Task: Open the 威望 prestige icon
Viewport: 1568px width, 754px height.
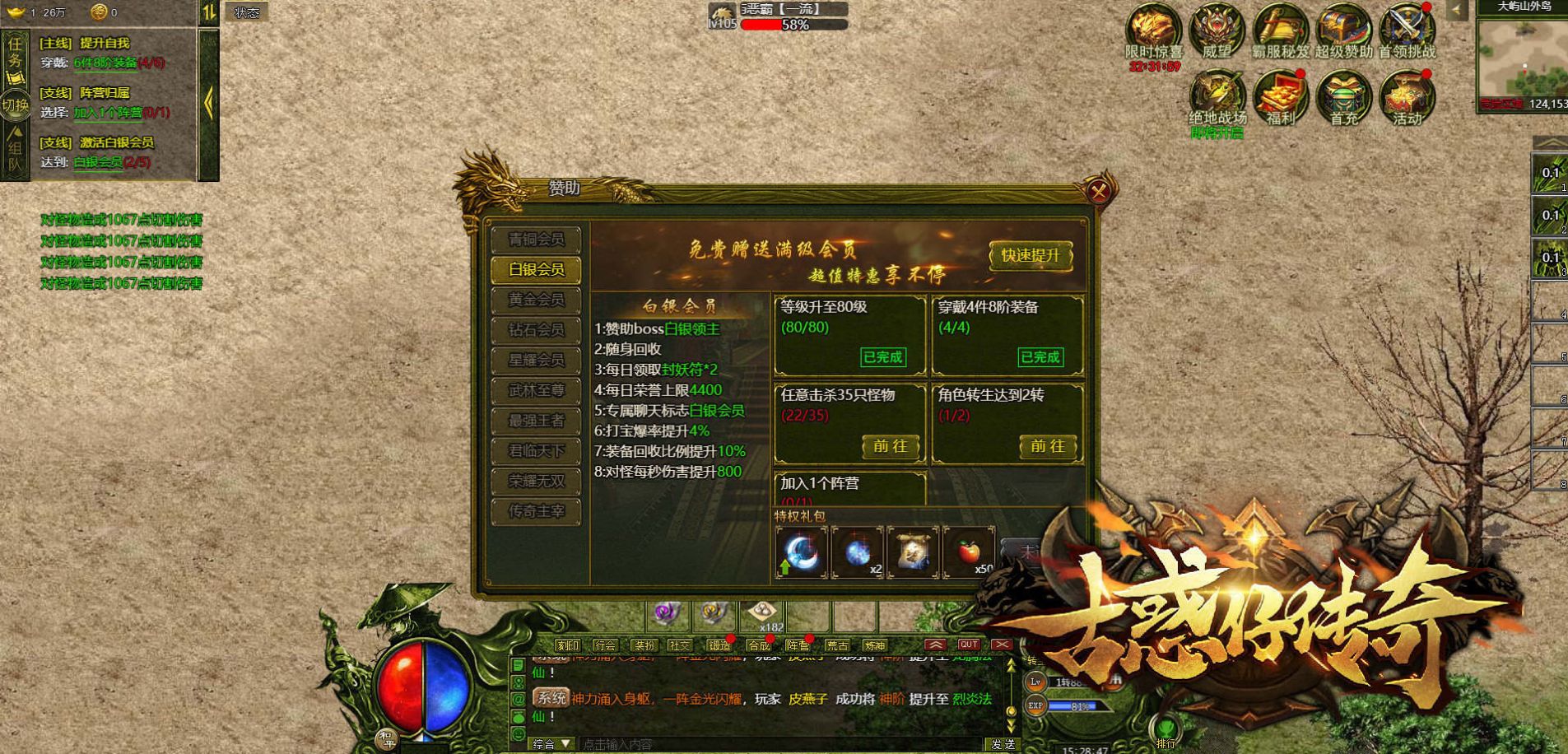Action: (1217, 30)
